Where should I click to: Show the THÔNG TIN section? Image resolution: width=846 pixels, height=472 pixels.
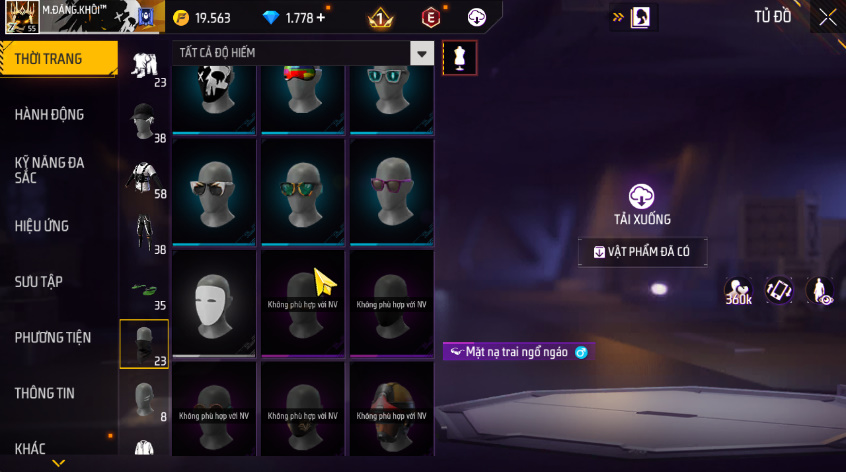pos(44,393)
